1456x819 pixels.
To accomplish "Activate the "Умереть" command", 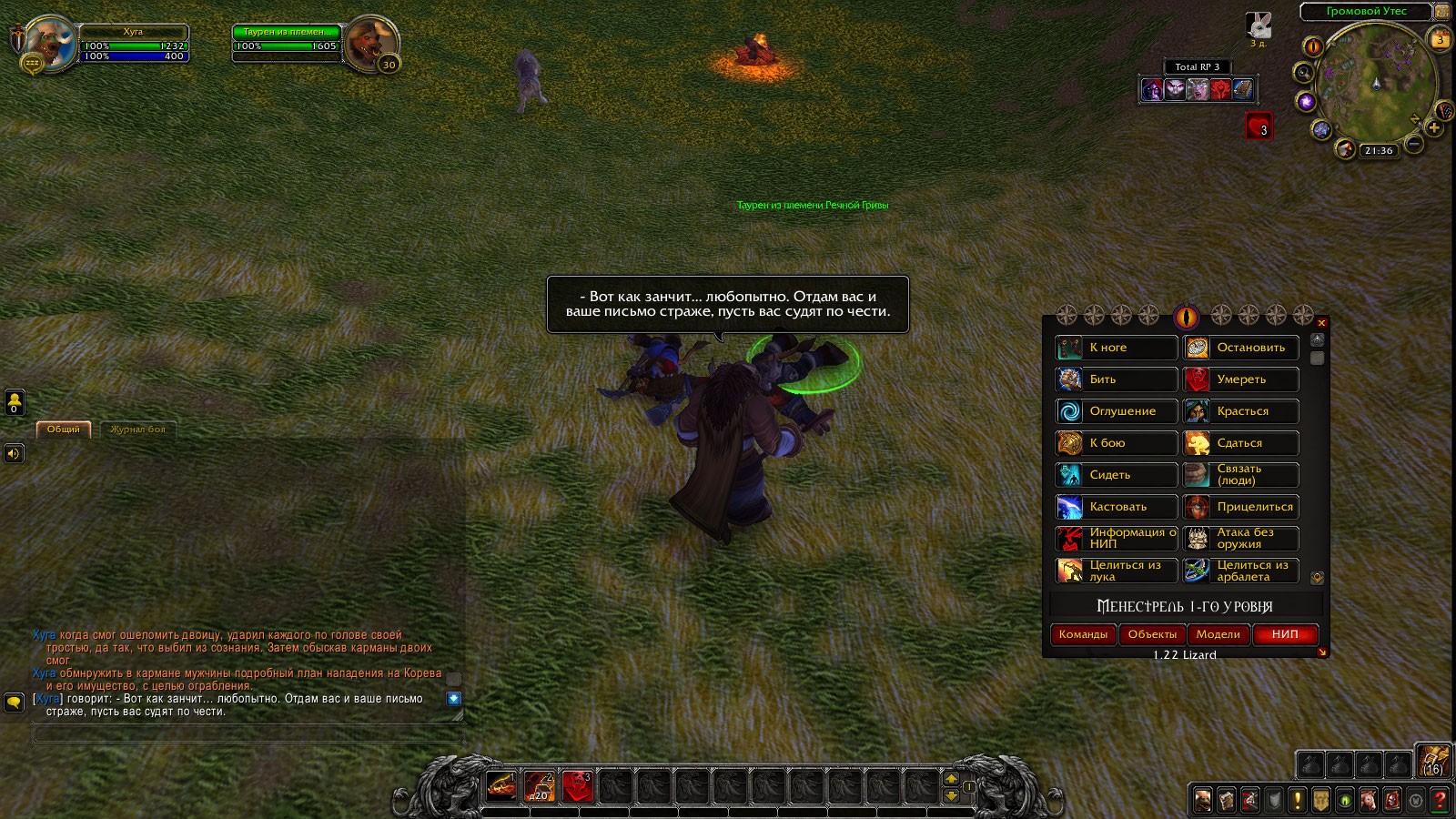I will tap(1241, 379).
